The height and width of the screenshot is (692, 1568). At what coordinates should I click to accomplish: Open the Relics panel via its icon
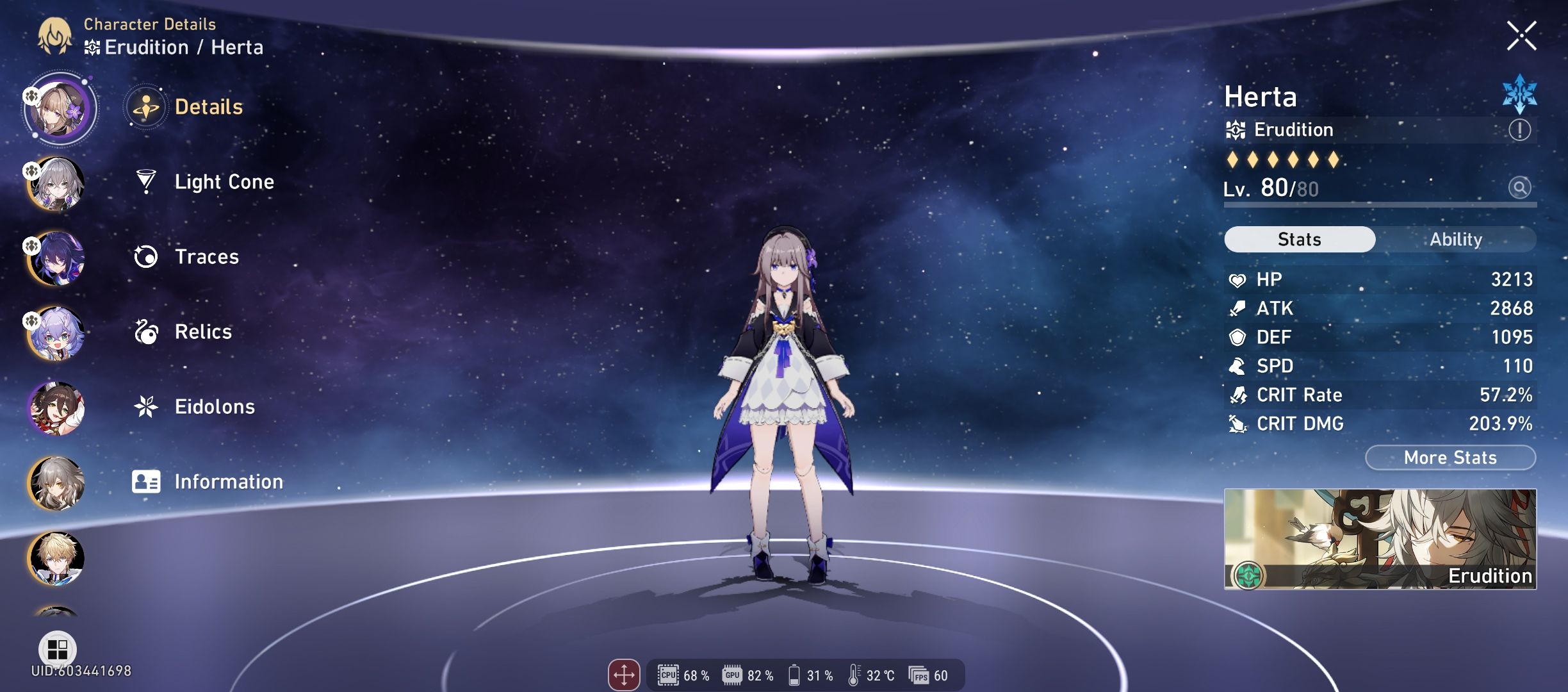tap(146, 331)
